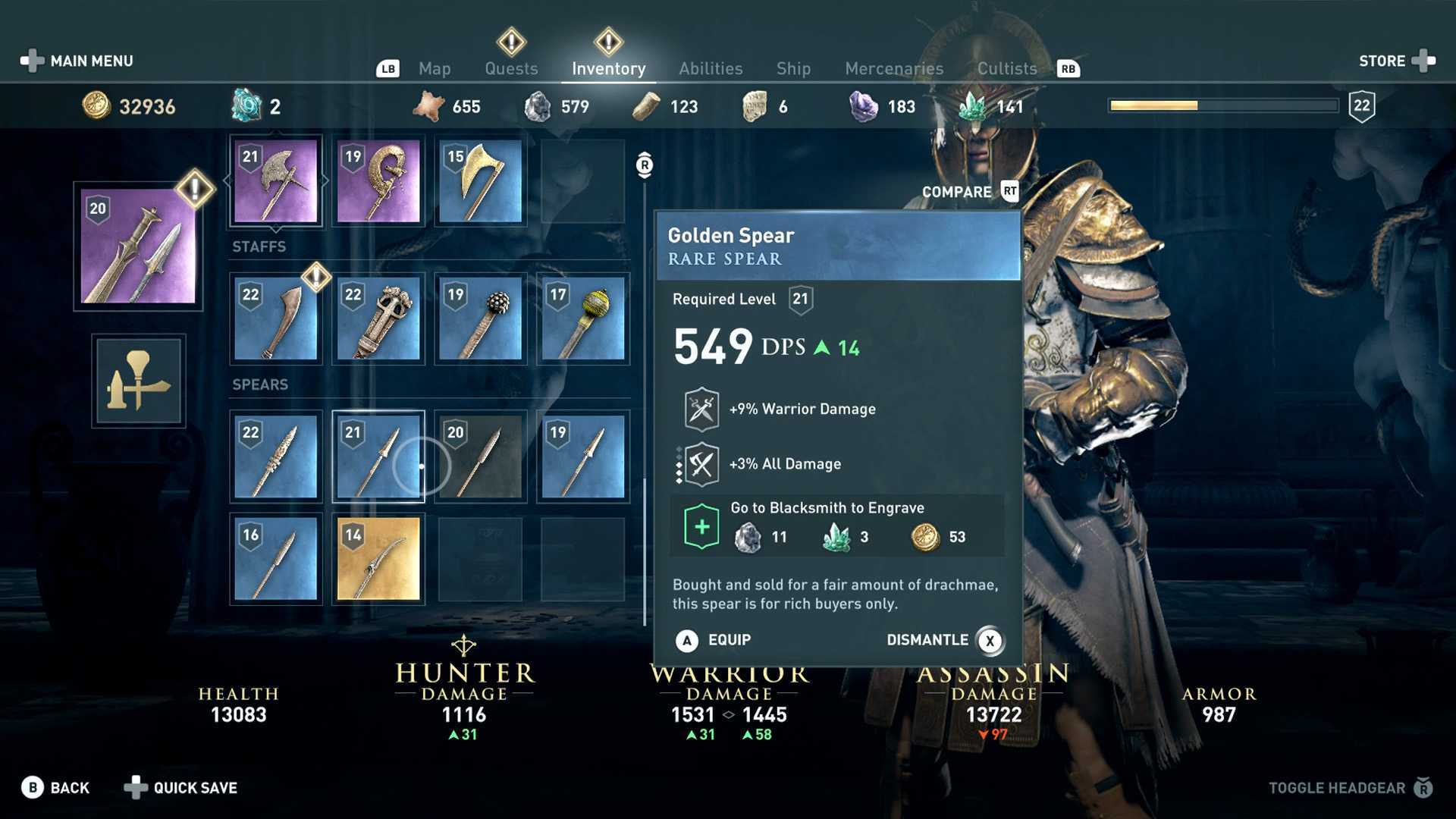Image resolution: width=1456 pixels, height=819 pixels.
Task: Open the Mercenaries tab
Action: pyautogui.click(x=894, y=68)
